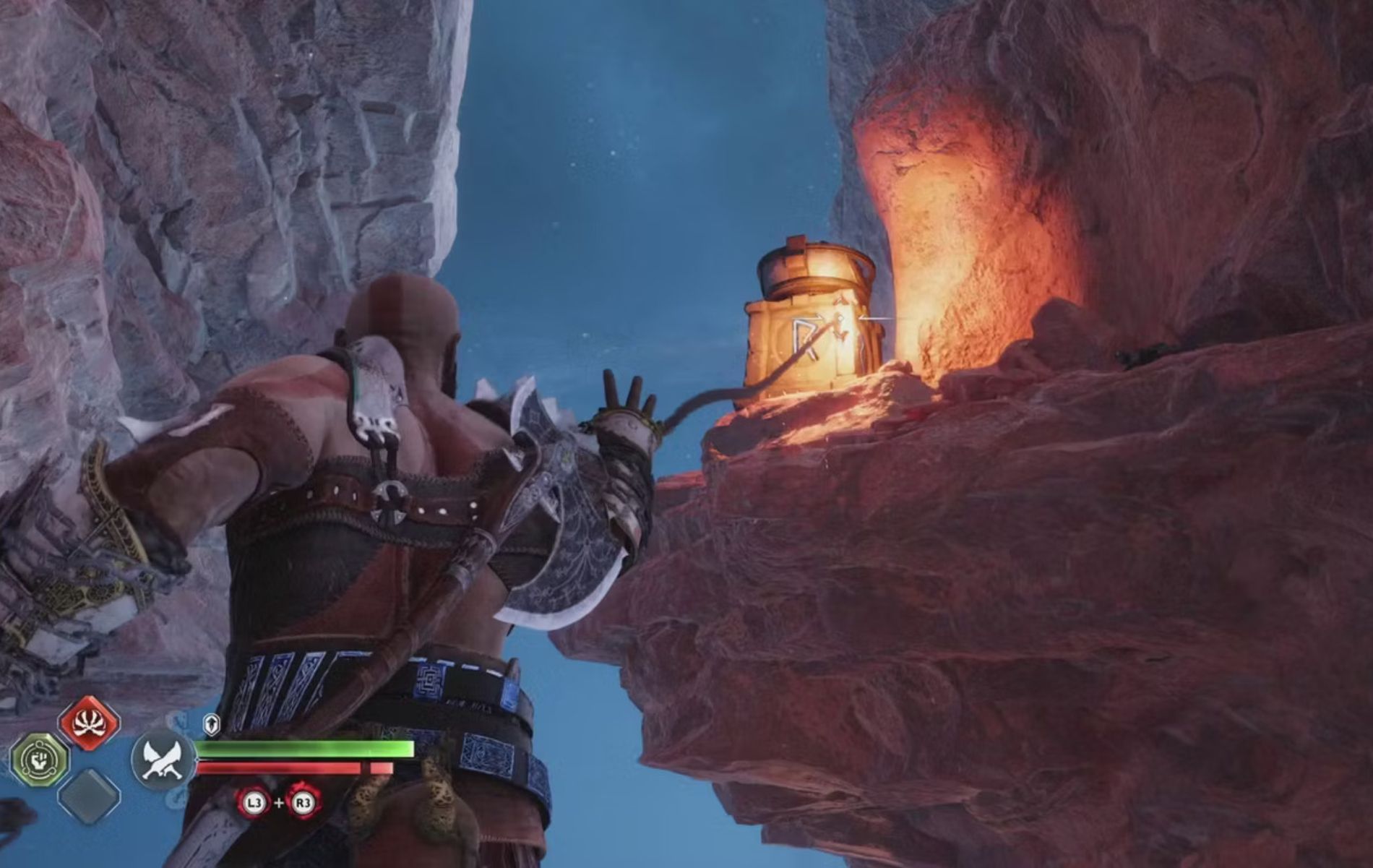The width and height of the screenshot is (1373, 868).
Task: Click the empty gray diamond ability slot
Action: [88, 796]
